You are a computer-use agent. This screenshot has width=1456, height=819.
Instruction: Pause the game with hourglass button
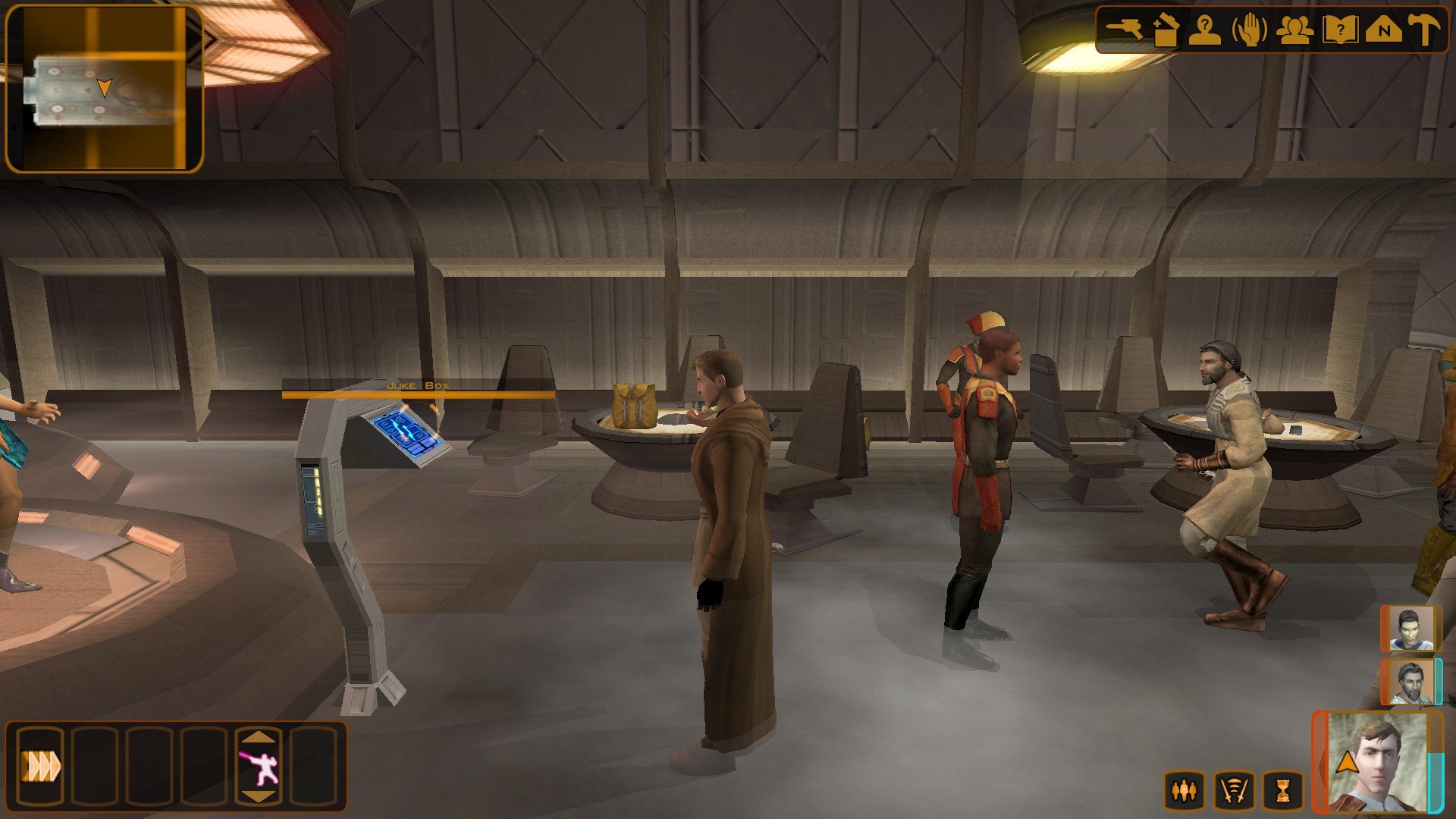pos(1282,791)
